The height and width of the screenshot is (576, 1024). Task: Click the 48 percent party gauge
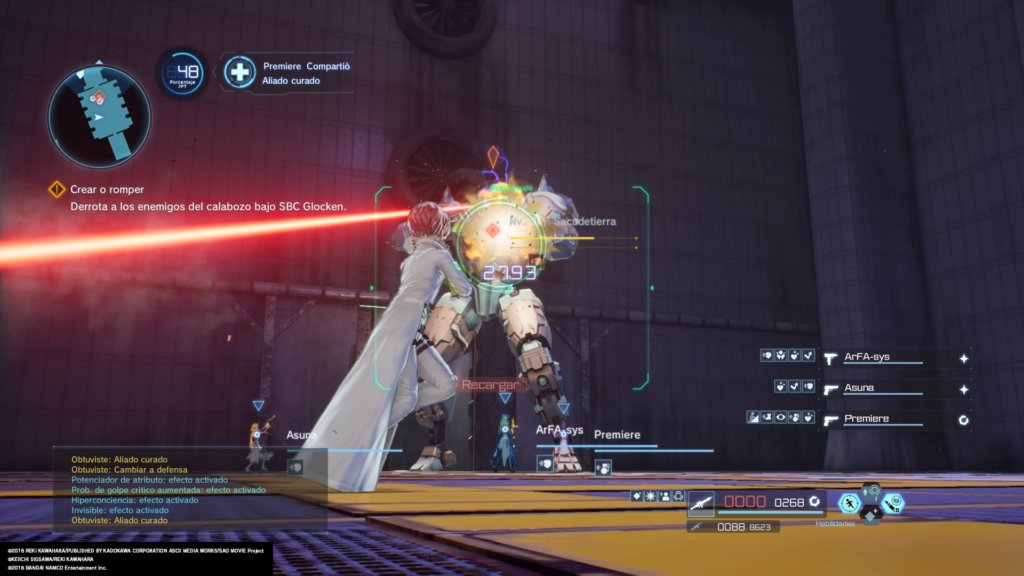coord(182,73)
